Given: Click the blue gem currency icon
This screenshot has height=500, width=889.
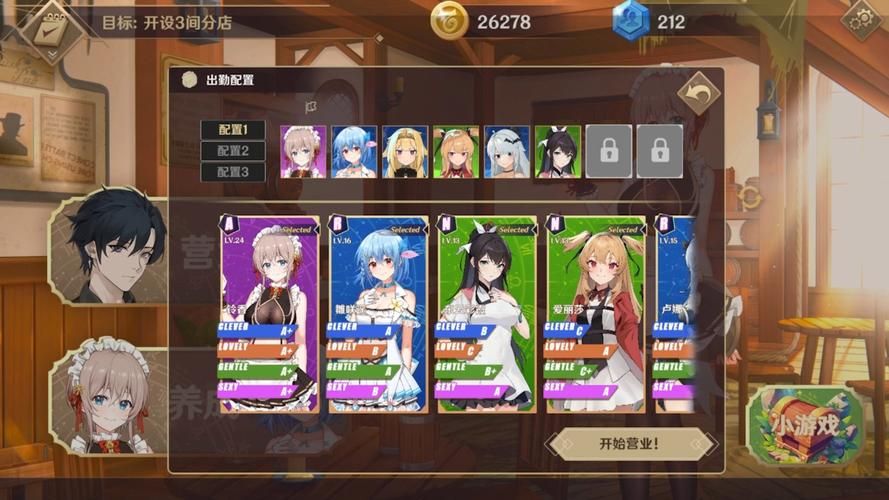Looking at the screenshot, I should click(631, 21).
